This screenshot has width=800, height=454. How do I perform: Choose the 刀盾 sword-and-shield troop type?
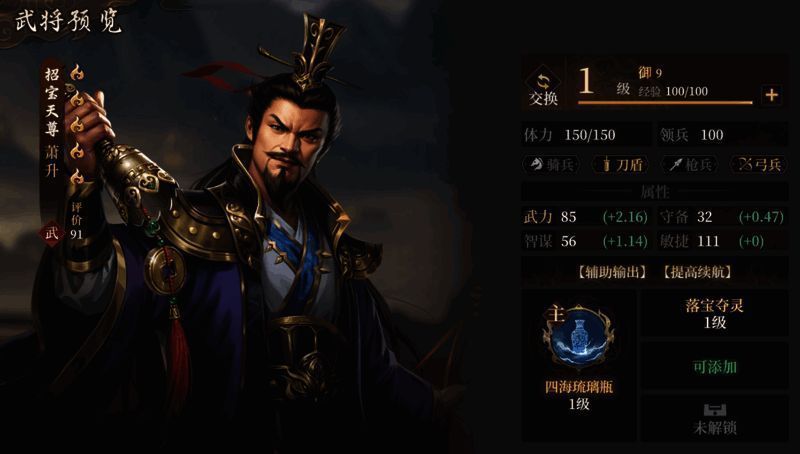point(620,164)
